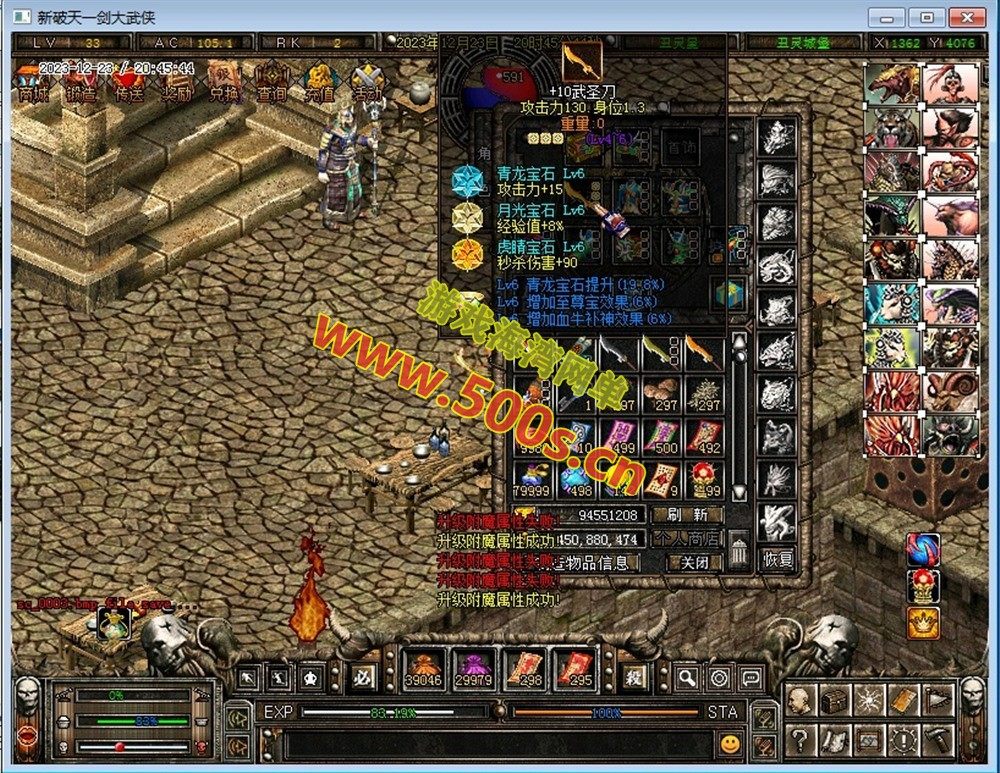
Task: Open the smiley emoji picker in chat
Action: coord(731,743)
